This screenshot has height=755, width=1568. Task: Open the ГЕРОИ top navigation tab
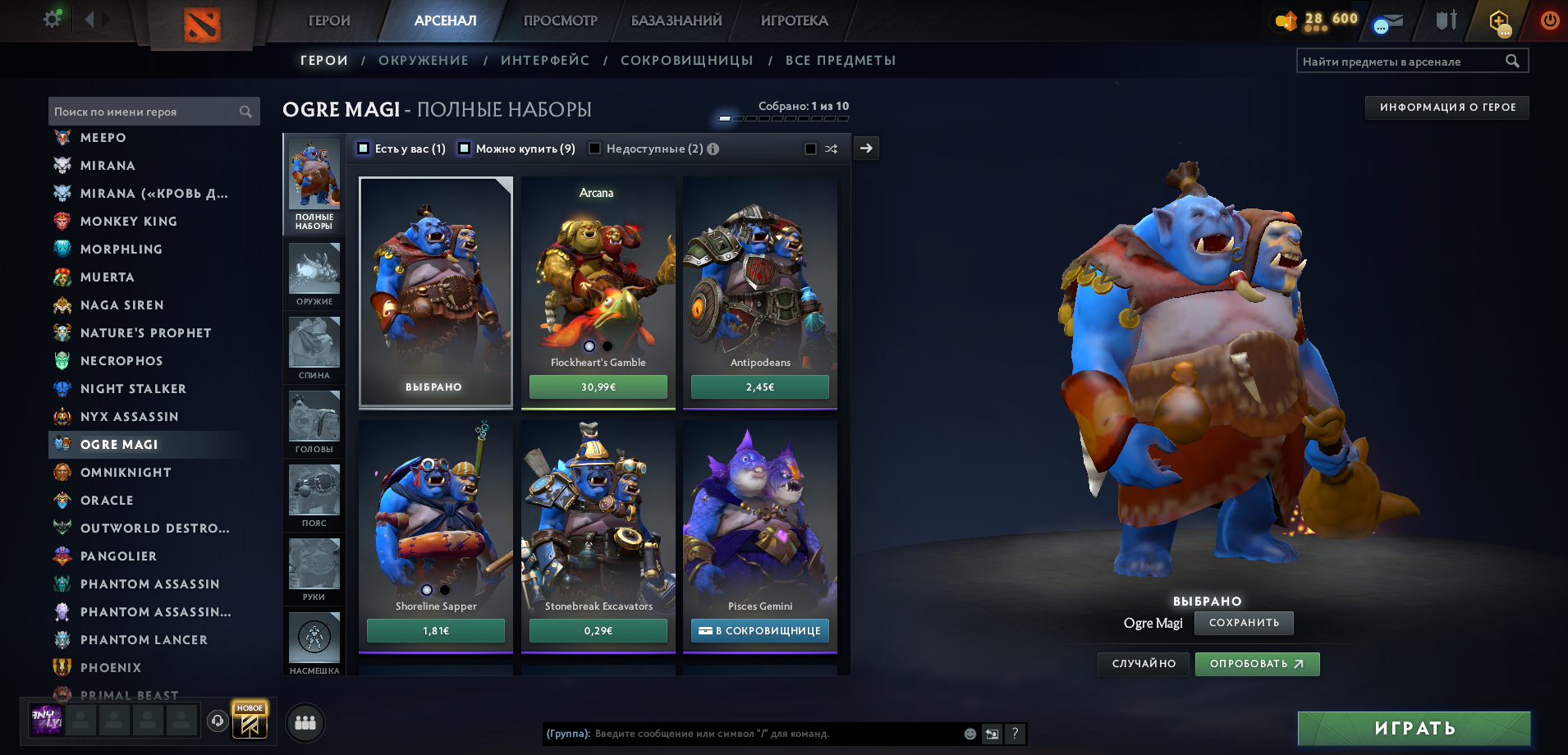point(329,21)
